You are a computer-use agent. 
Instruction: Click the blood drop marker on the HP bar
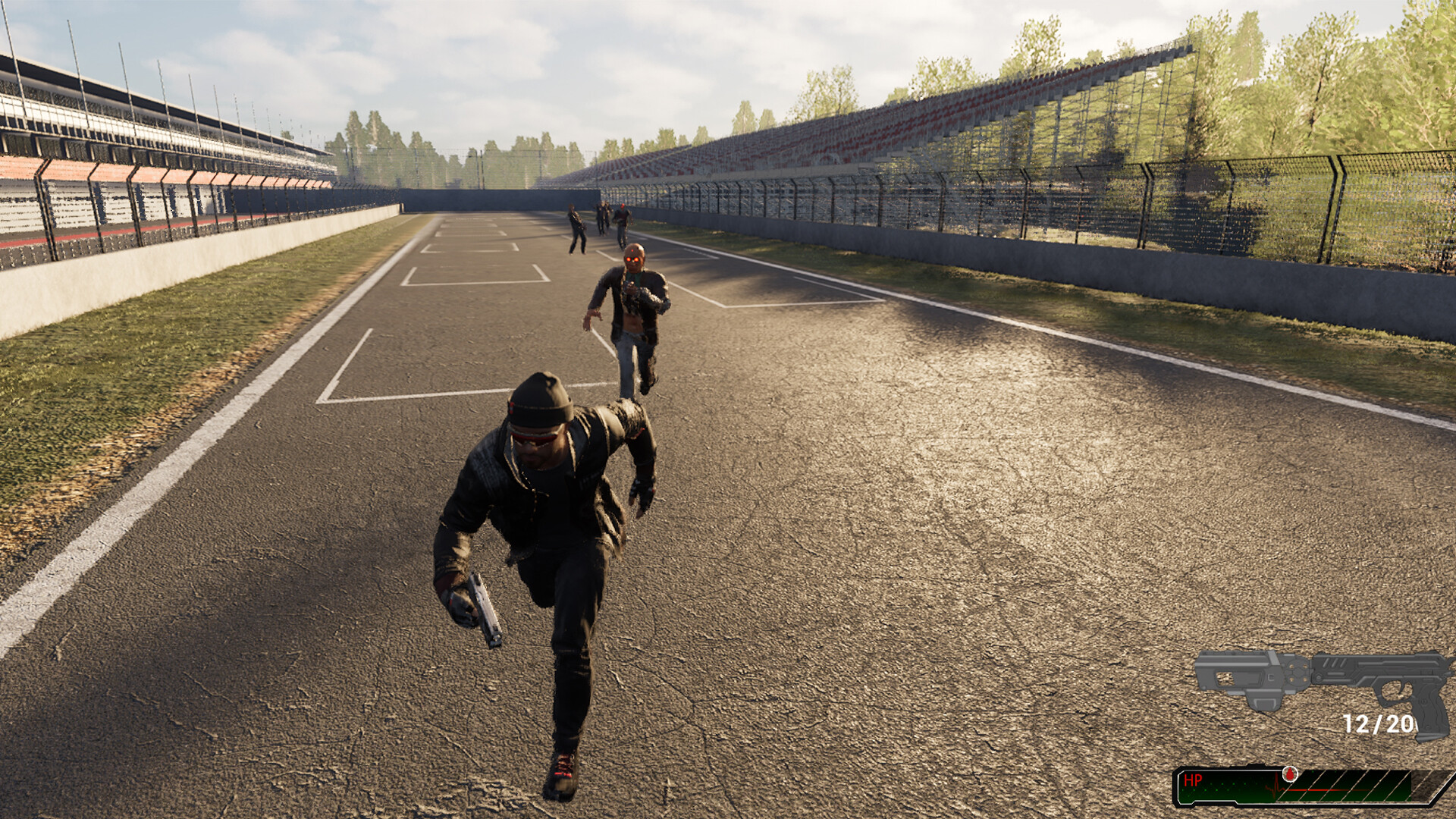click(1290, 774)
